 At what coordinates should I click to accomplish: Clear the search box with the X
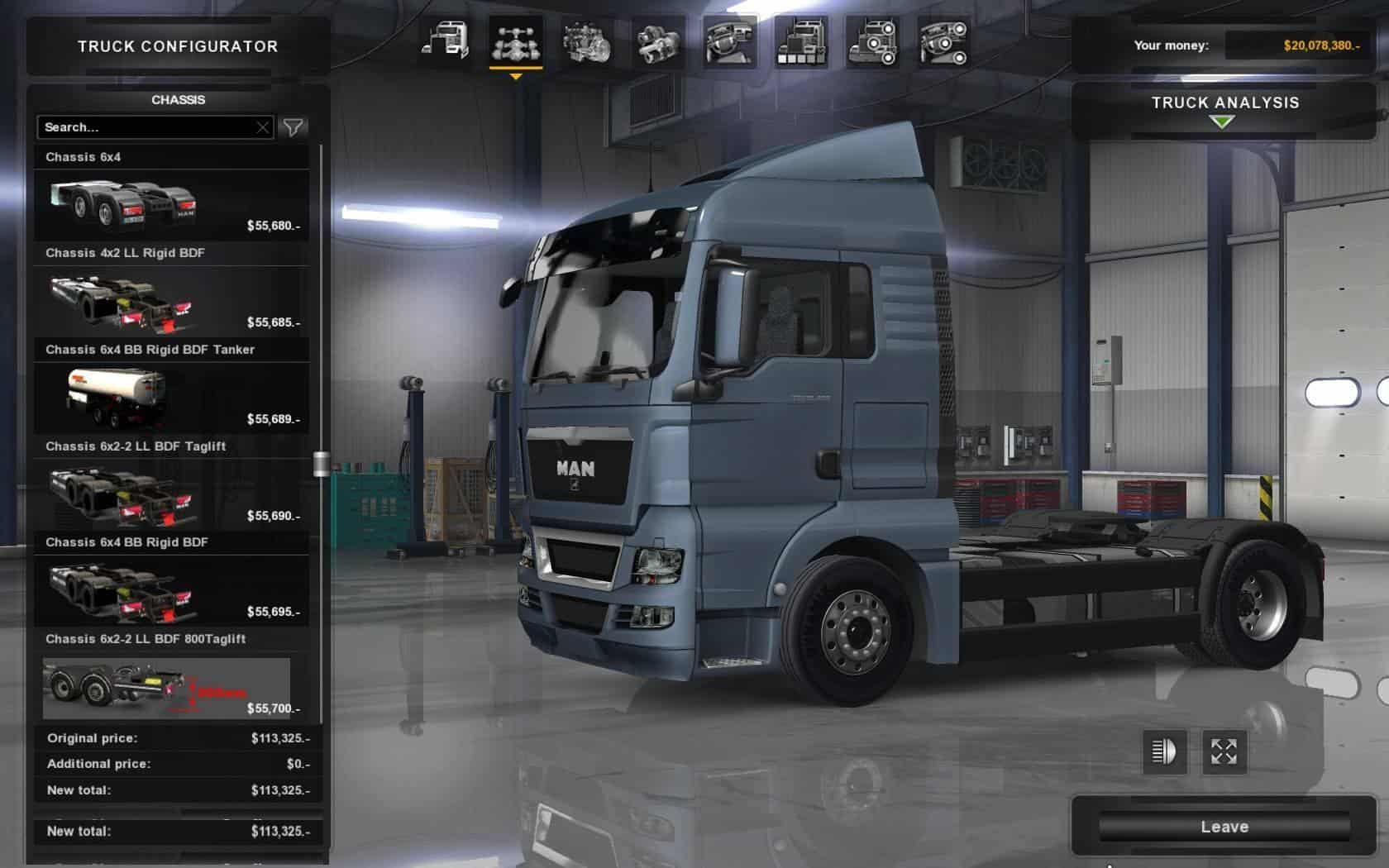263,127
